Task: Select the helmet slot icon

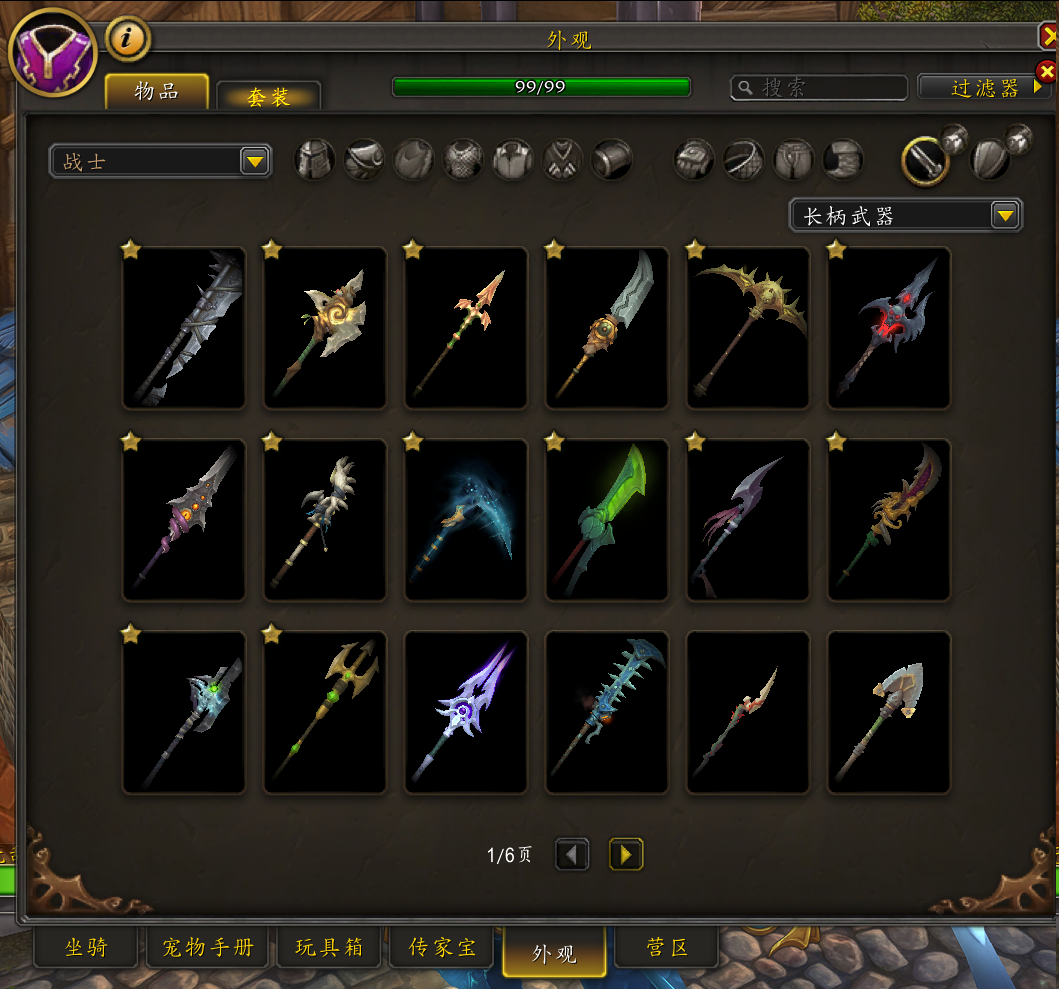Action: (x=315, y=160)
